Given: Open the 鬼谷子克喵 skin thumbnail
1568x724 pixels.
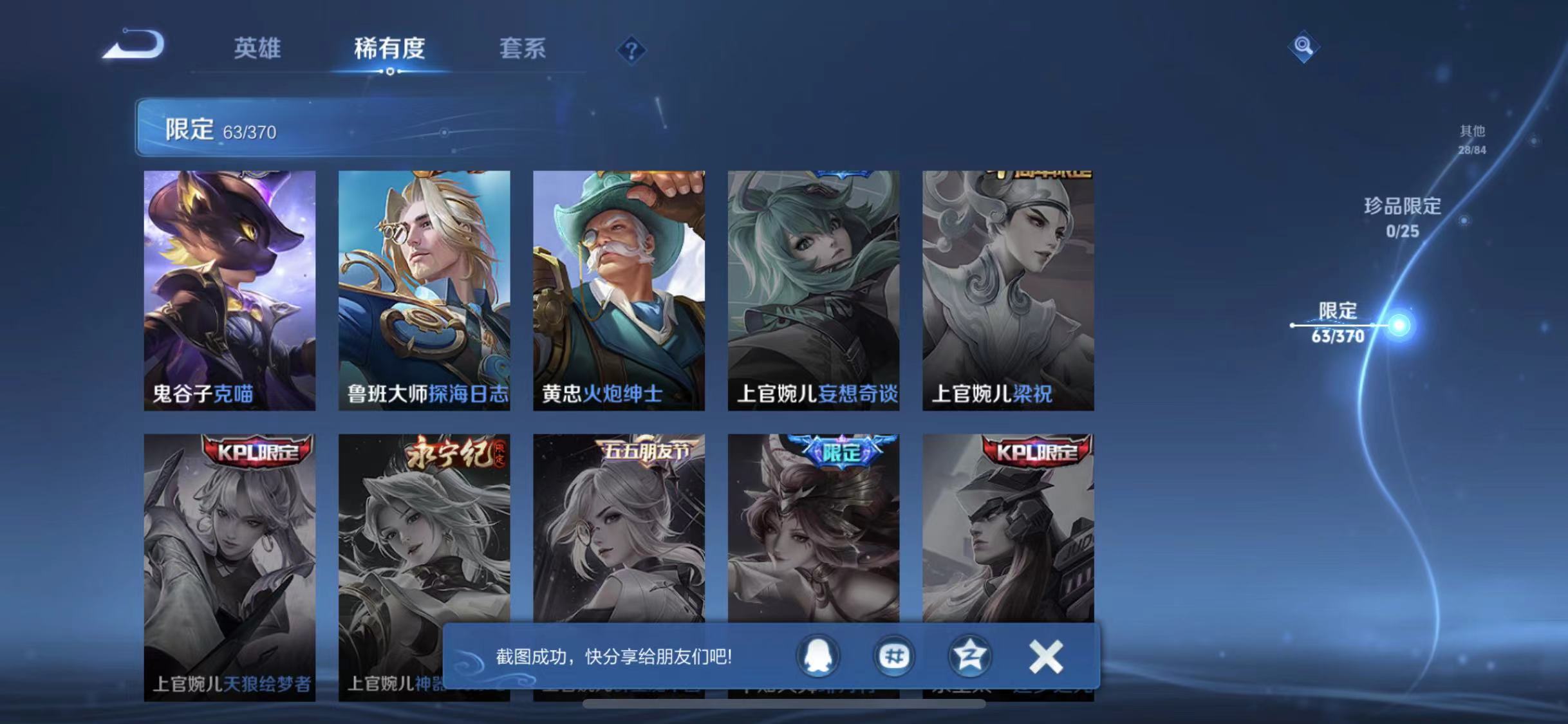Looking at the screenshot, I should pyautogui.click(x=230, y=290).
